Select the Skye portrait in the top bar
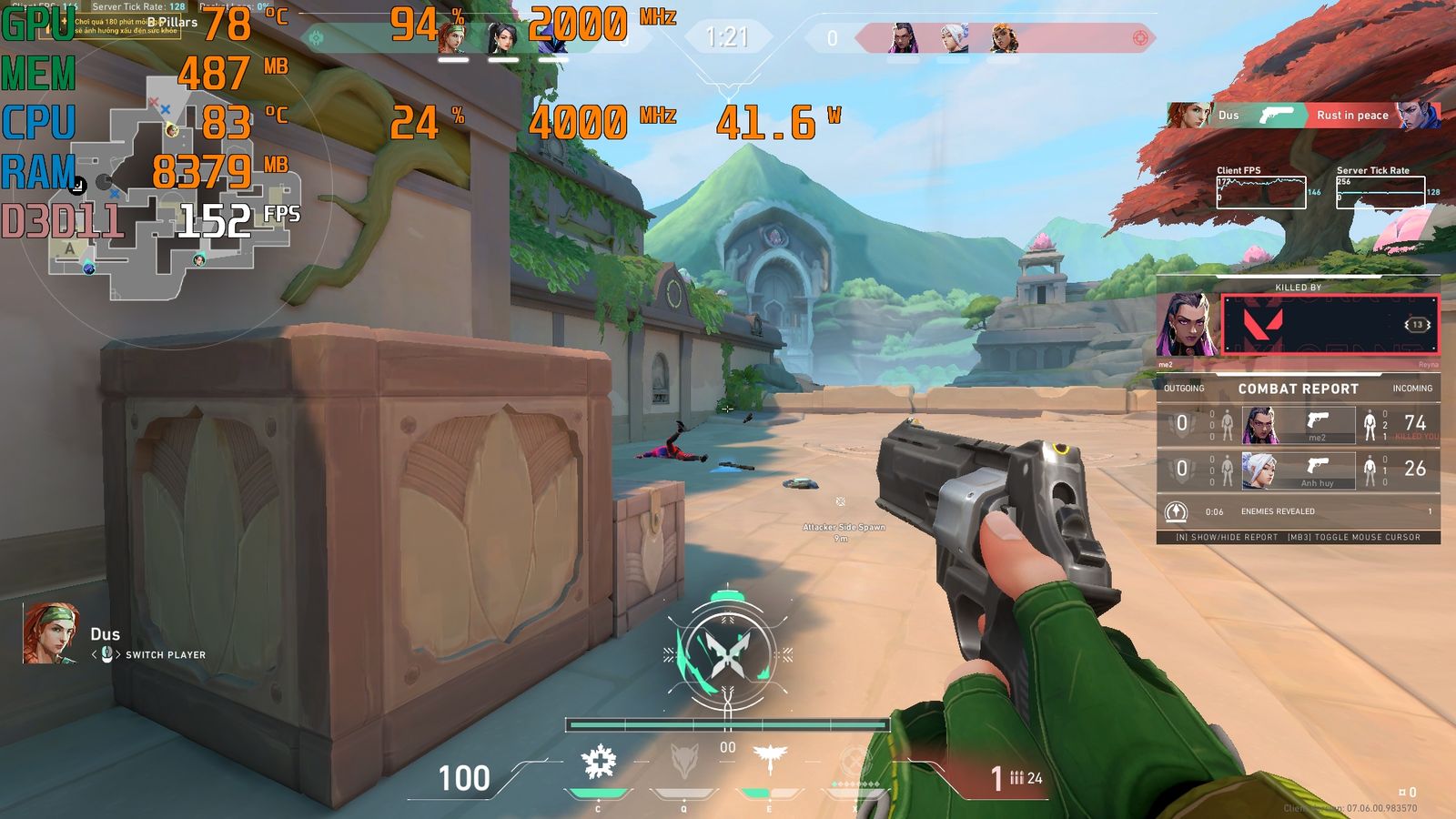Viewport: 1456px width, 819px height. (x=452, y=38)
